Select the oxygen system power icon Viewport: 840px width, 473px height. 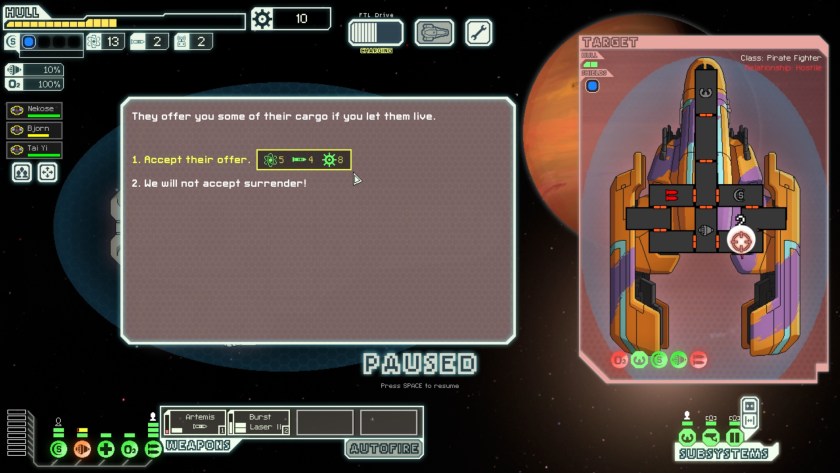click(130, 449)
